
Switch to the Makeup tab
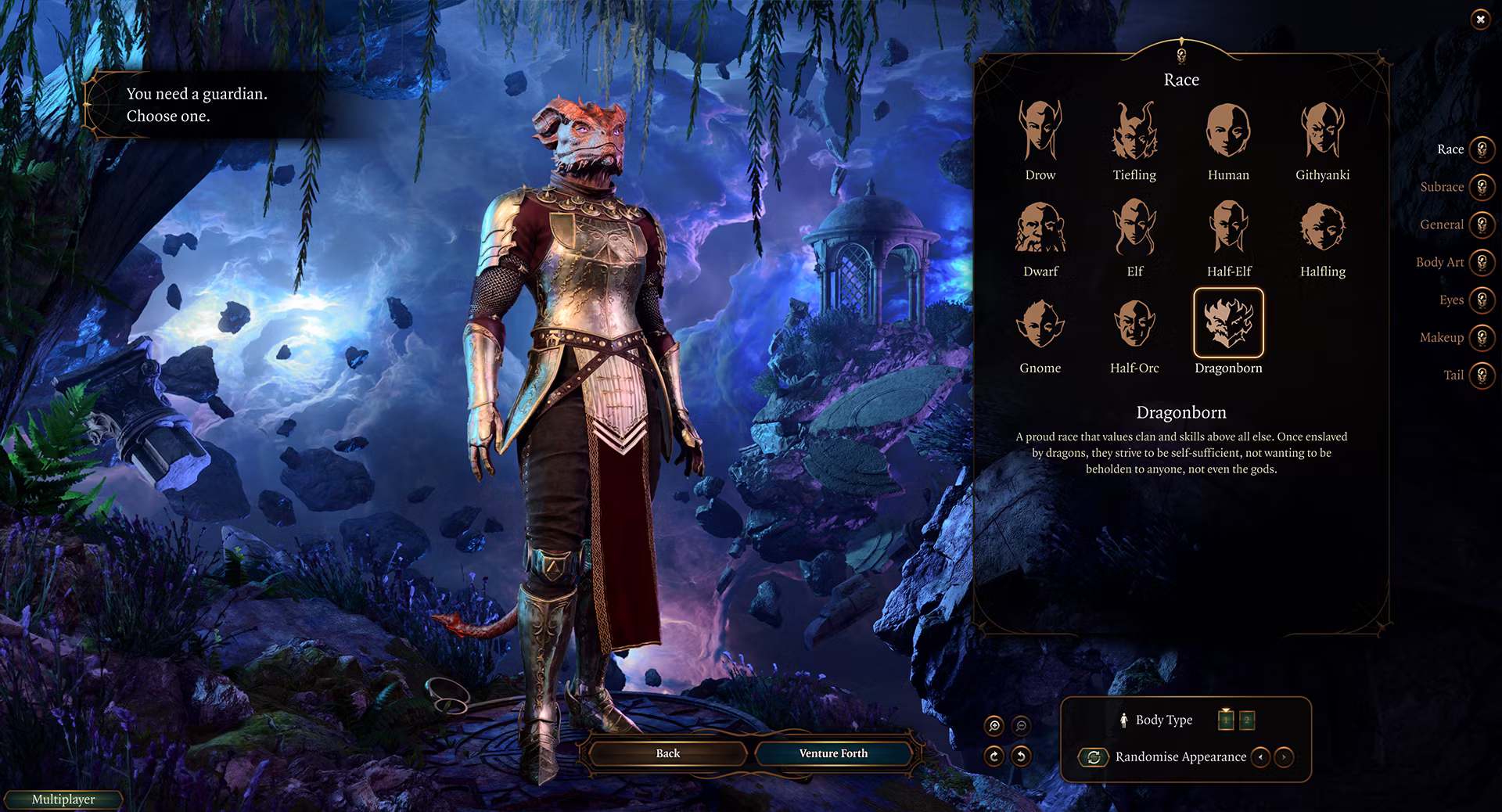pos(1481,337)
